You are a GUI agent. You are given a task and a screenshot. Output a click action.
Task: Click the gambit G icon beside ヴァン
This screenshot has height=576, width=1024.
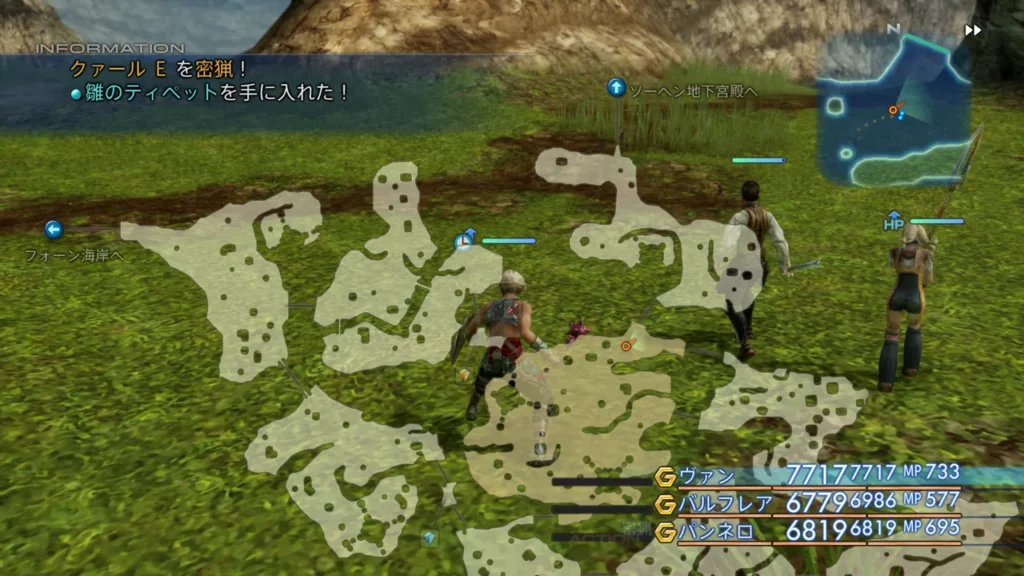pos(665,476)
